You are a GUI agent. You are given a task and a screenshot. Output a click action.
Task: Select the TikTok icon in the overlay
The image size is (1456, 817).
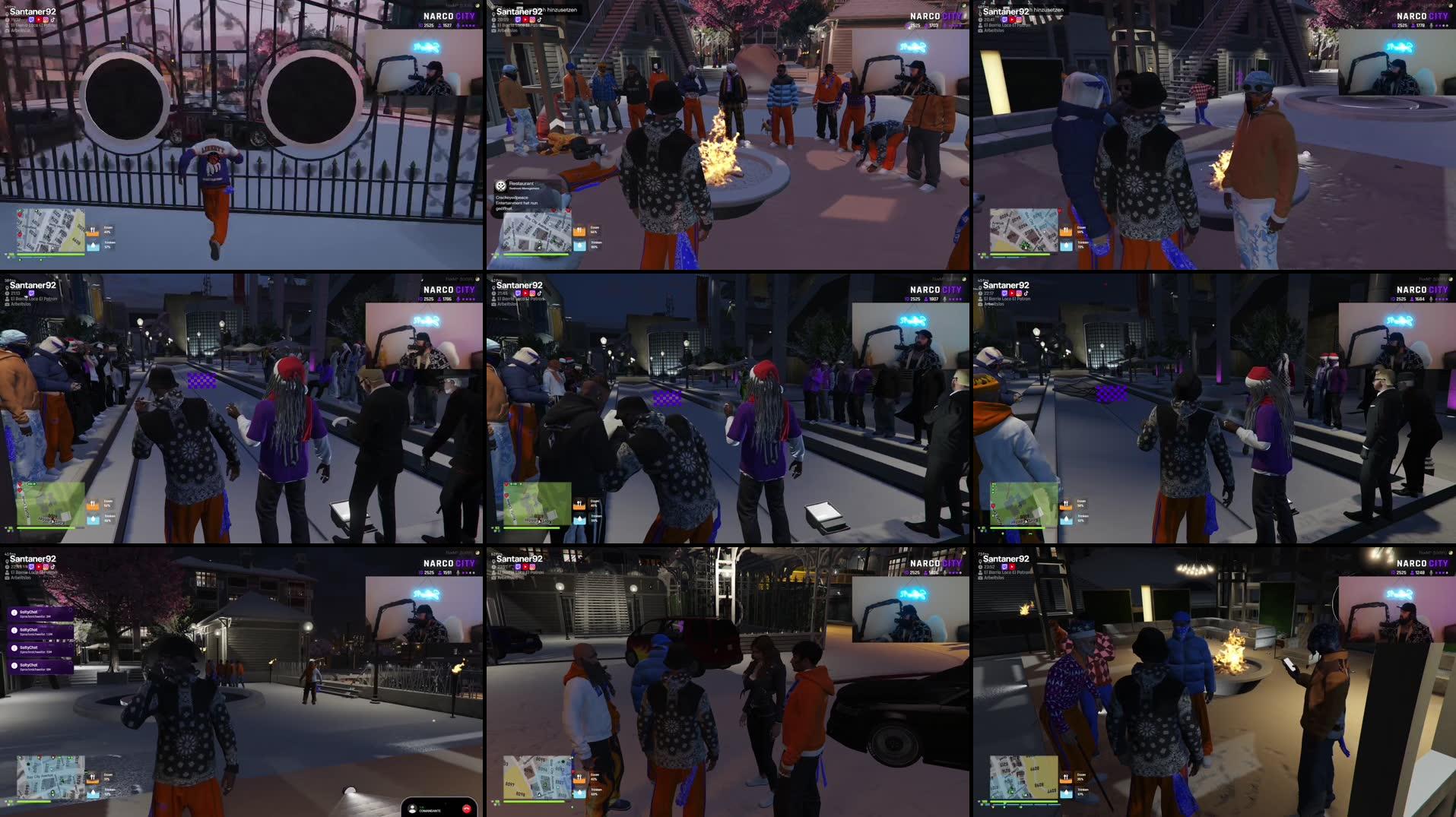click(x=53, y=20)
